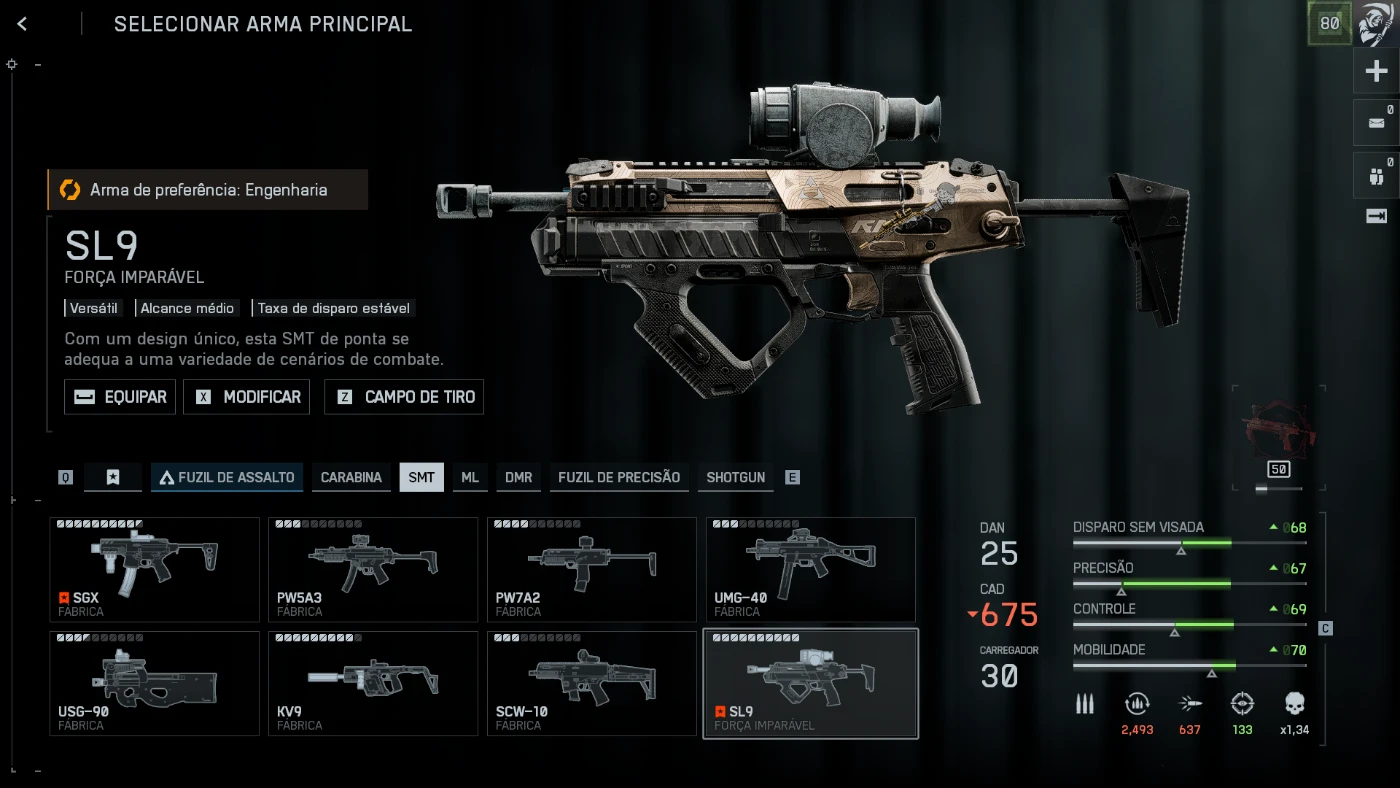The height and width of the screenshot is (788, 1400).
Task: Switch to the DMR category tab
Action: [x=518, y=477]
